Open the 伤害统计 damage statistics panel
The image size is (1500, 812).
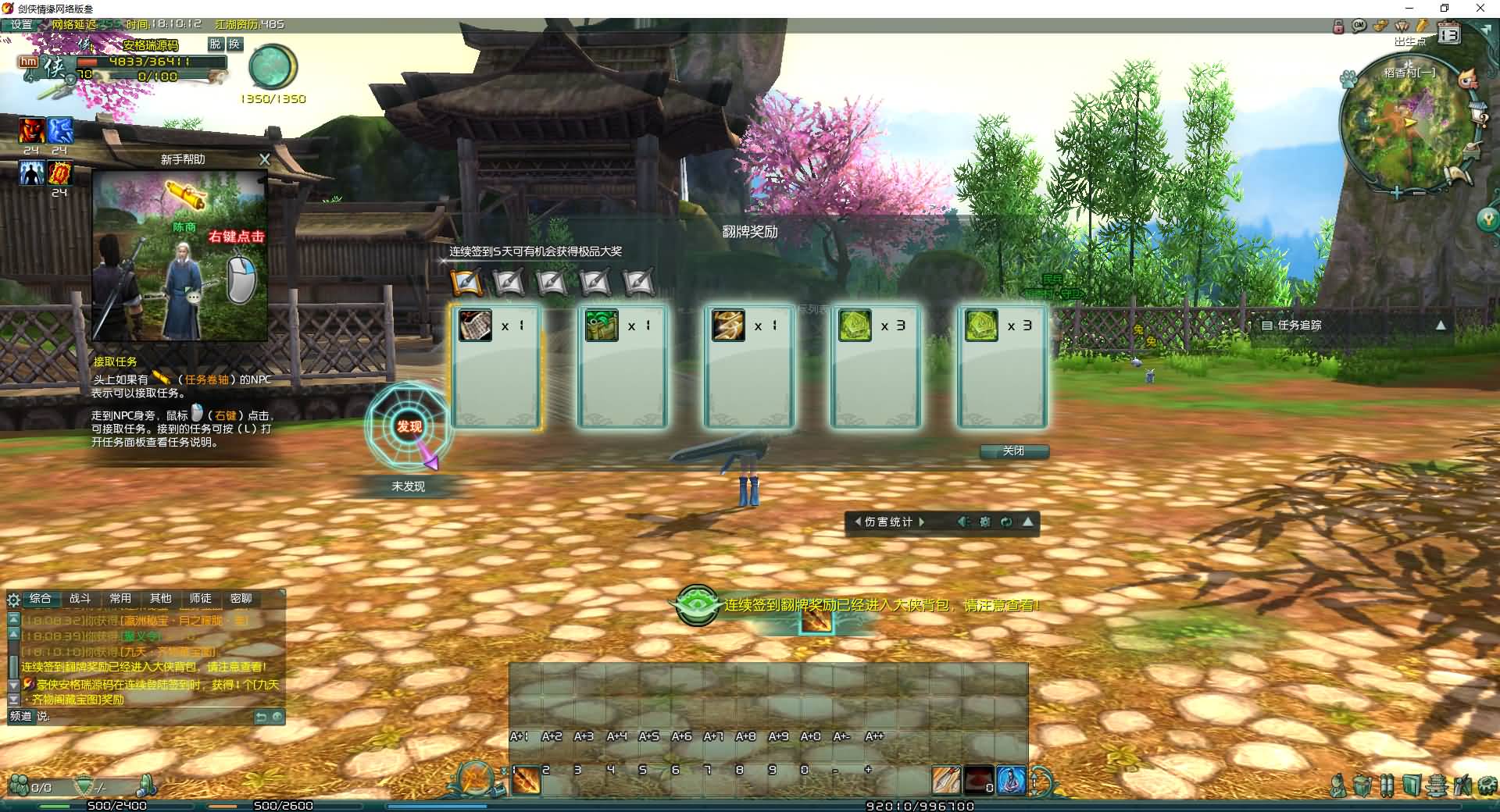coord(889,522)
